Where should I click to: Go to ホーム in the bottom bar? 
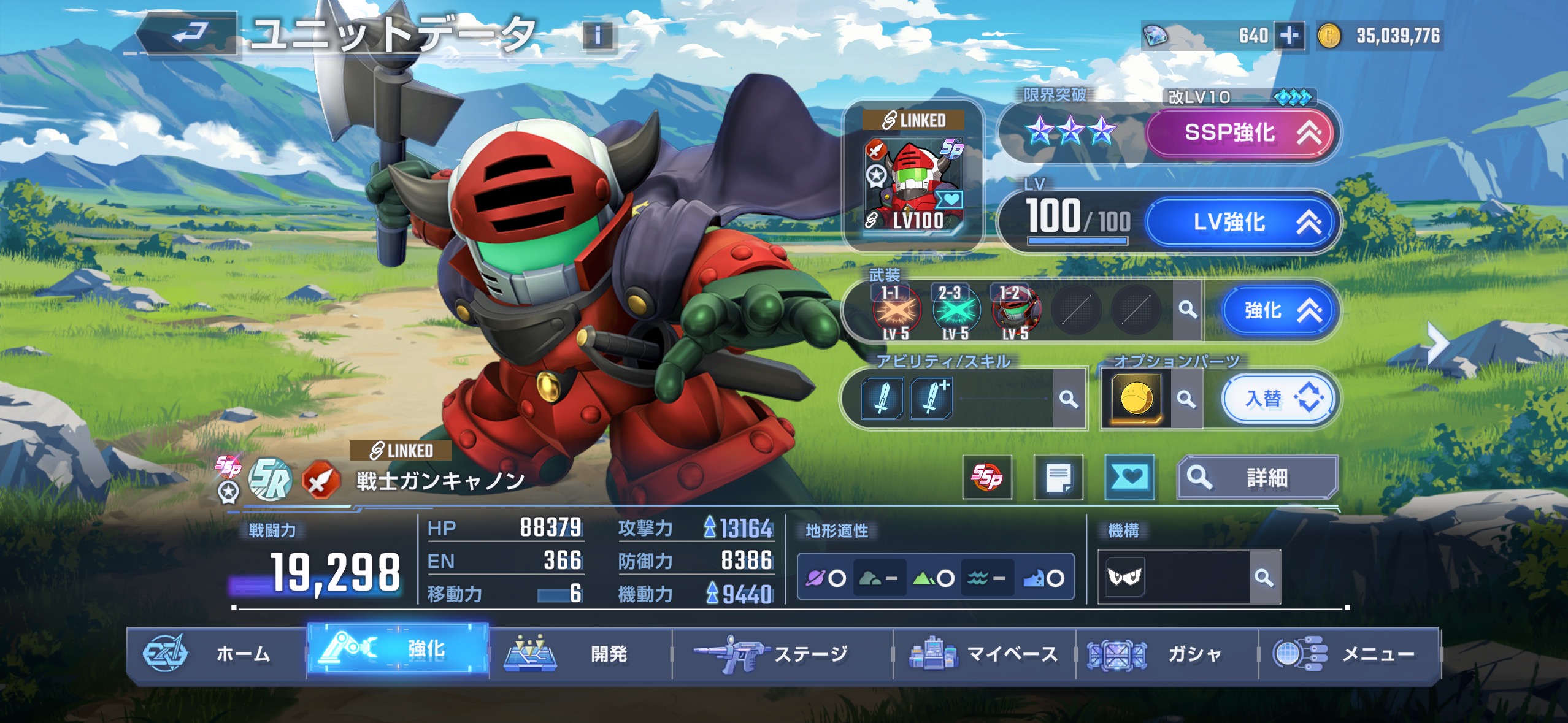(217, 654)
